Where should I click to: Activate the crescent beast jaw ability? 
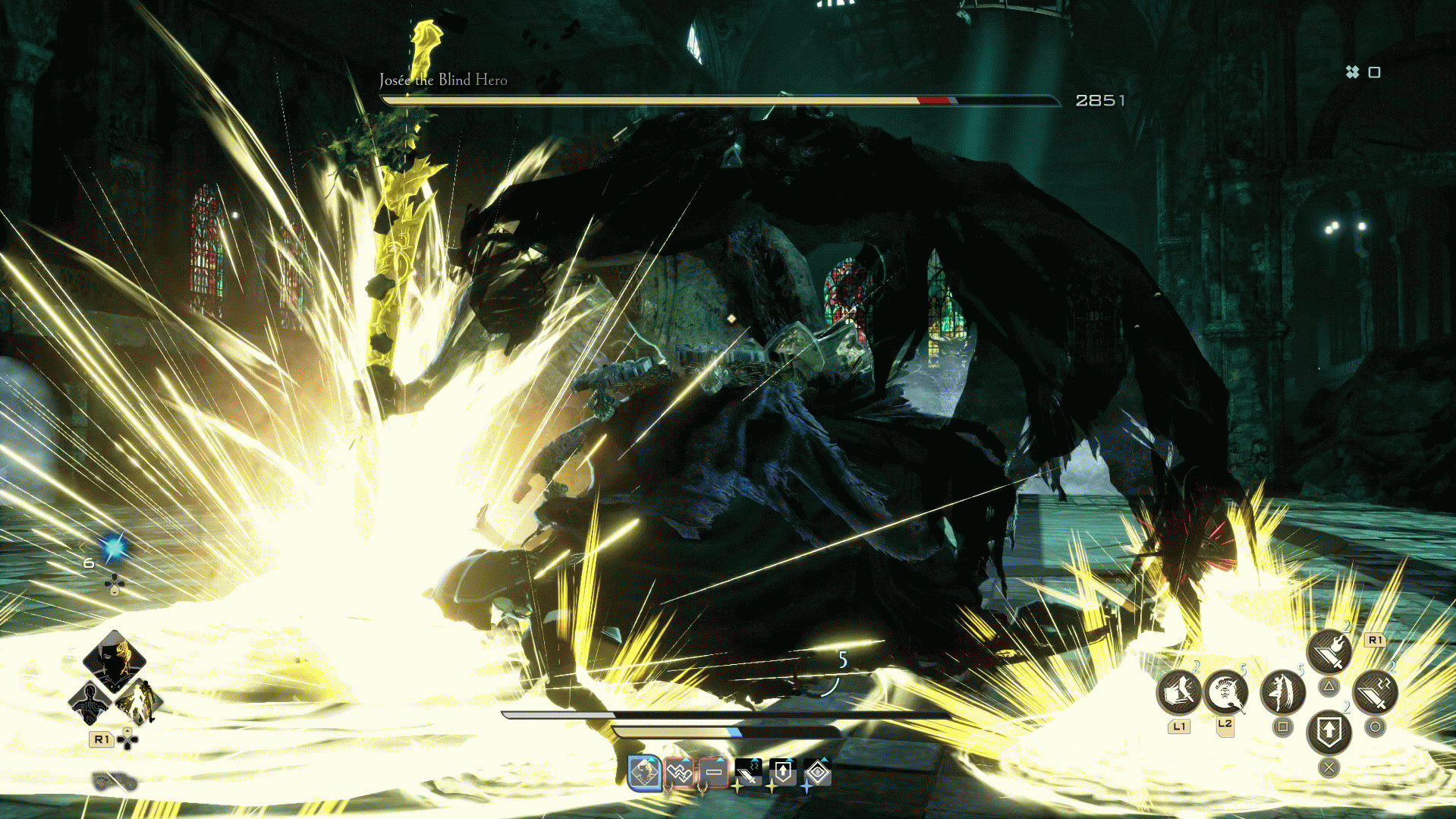[x=1225, y=692]
